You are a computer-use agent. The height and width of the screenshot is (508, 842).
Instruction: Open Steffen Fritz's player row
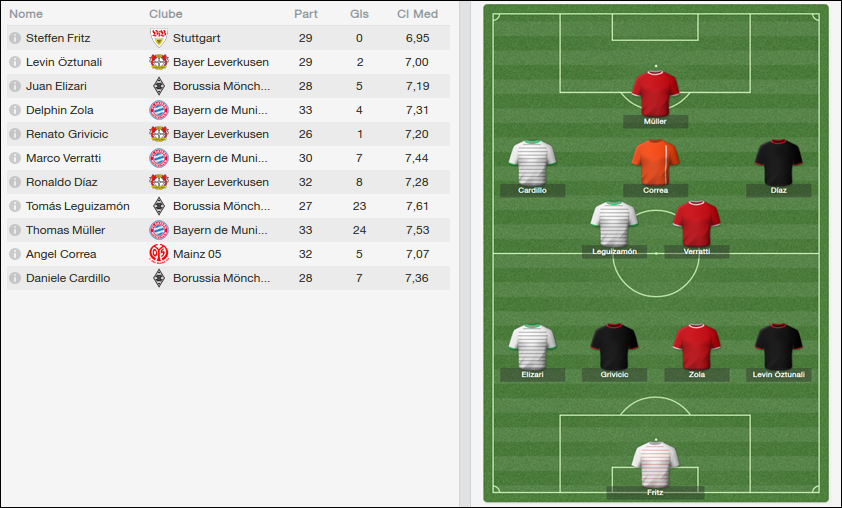pyautogui.click(x=58, y=38)
